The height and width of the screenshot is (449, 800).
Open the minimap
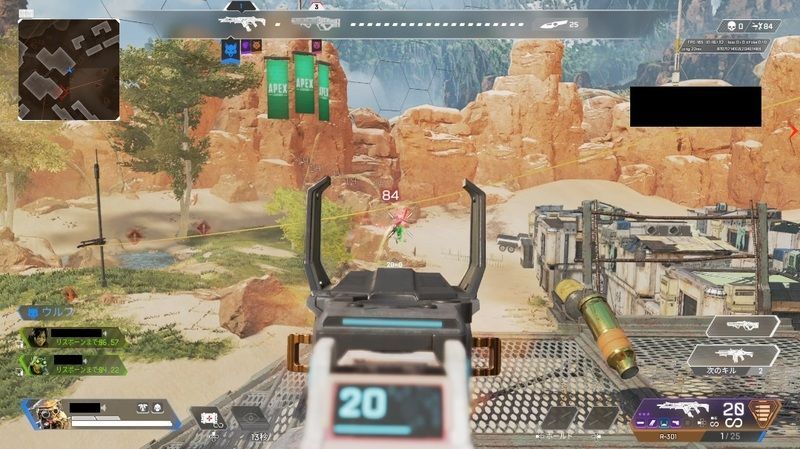(68, 70)
